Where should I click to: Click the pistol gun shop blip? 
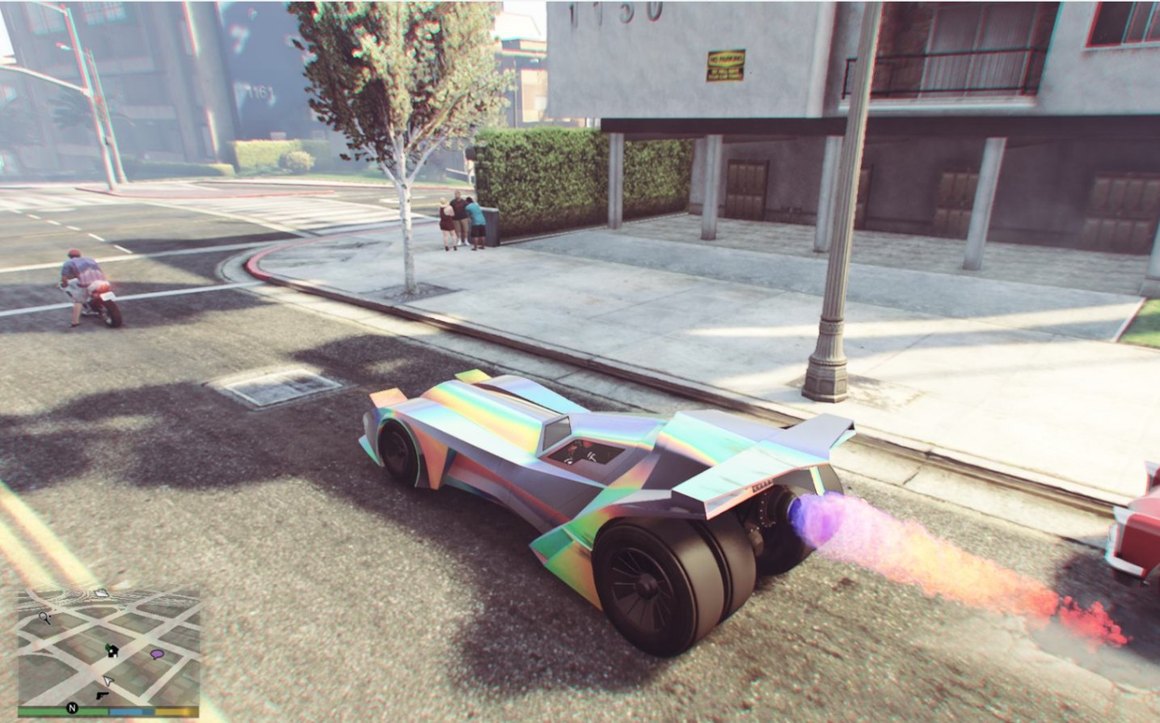tap(102, 694)
